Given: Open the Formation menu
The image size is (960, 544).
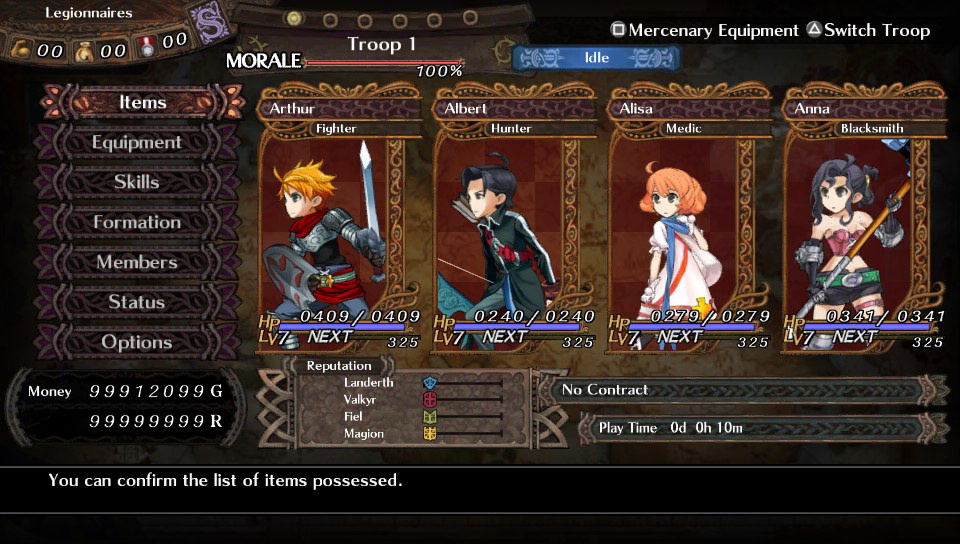Looking at the screenshot, I should point(137,222).
